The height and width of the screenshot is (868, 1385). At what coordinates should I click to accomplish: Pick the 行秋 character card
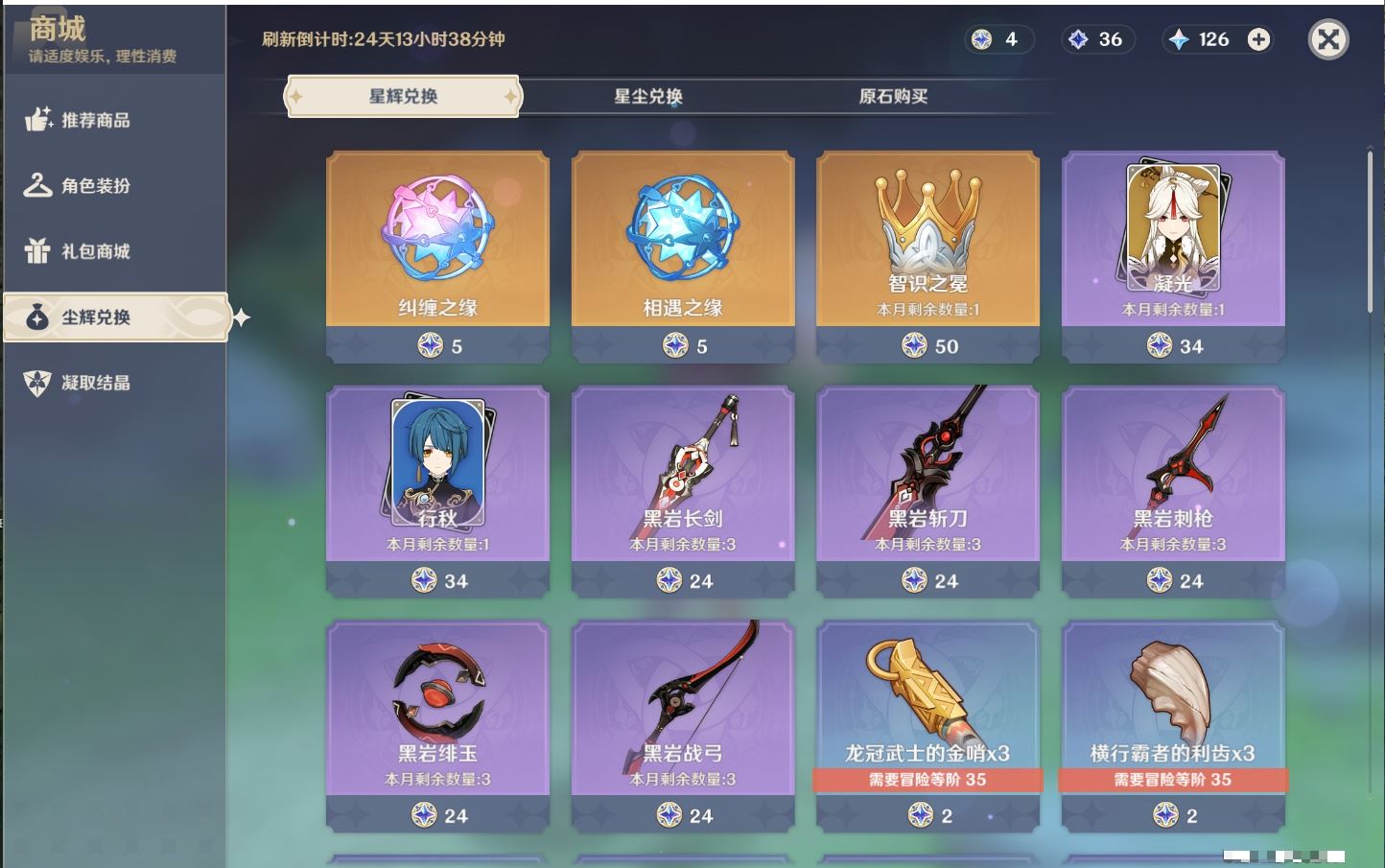click(x=437, y=490)
